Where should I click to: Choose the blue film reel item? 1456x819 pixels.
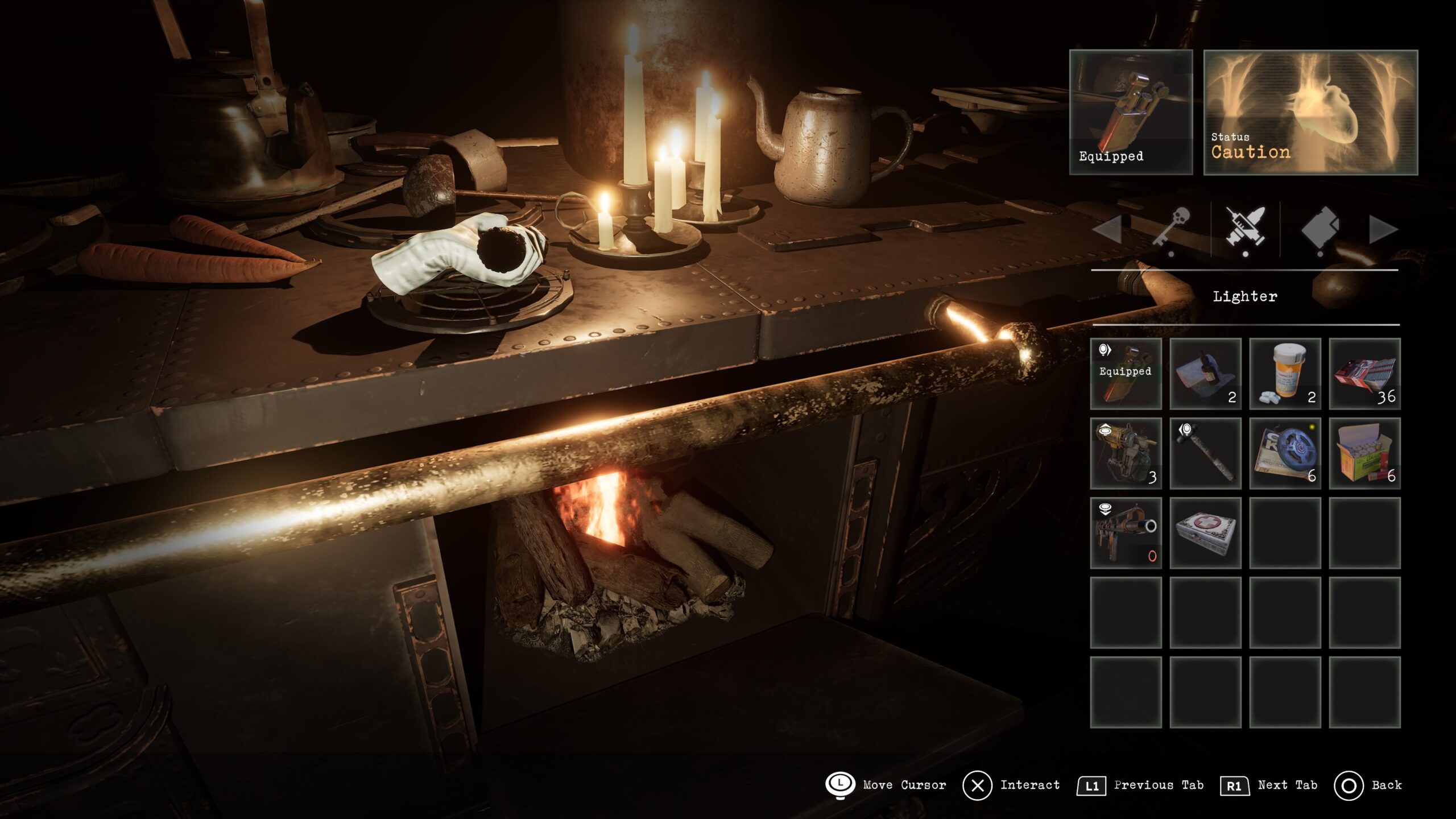[1285, 453]
